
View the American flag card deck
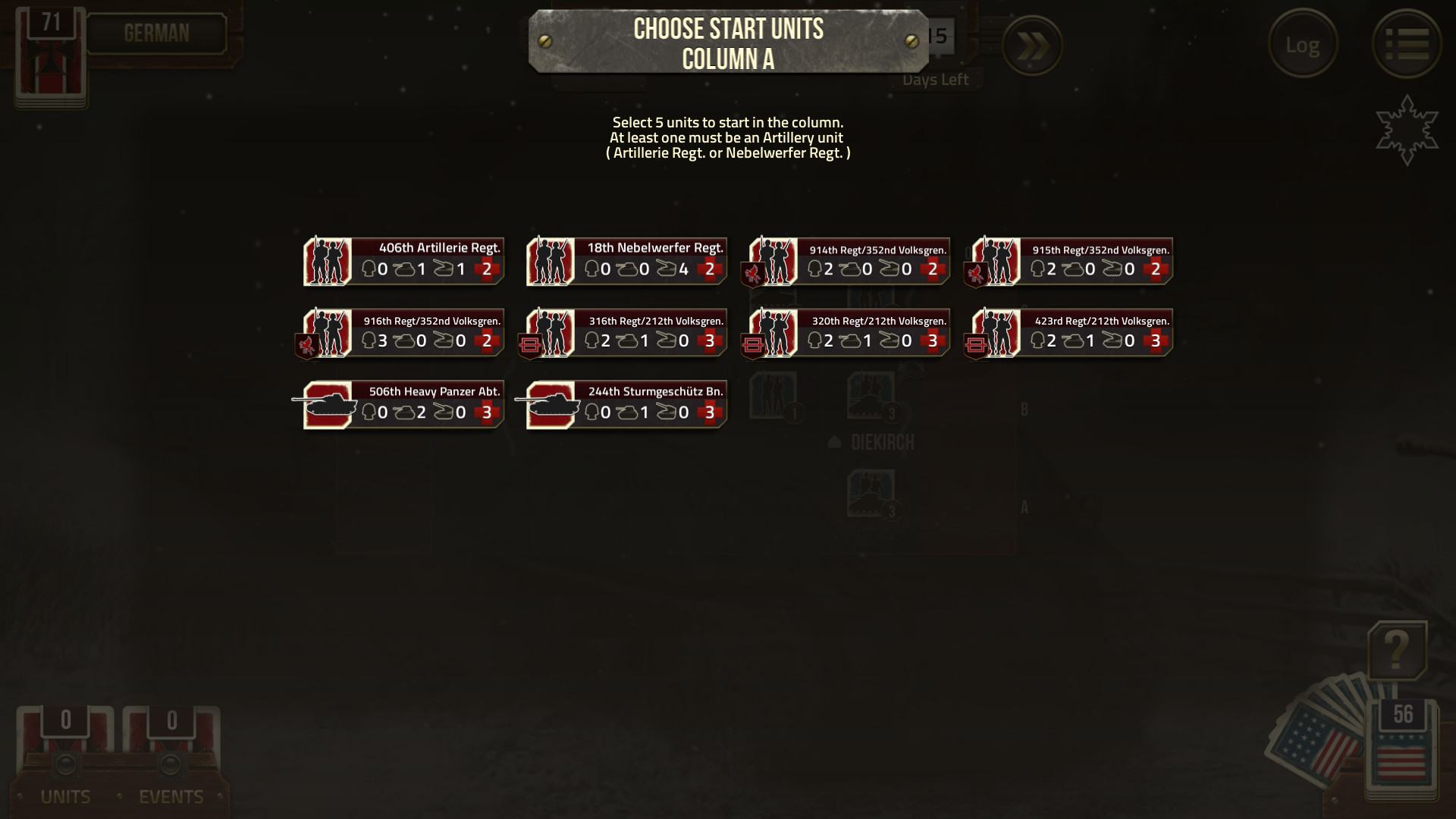(x=1401, y=747)
